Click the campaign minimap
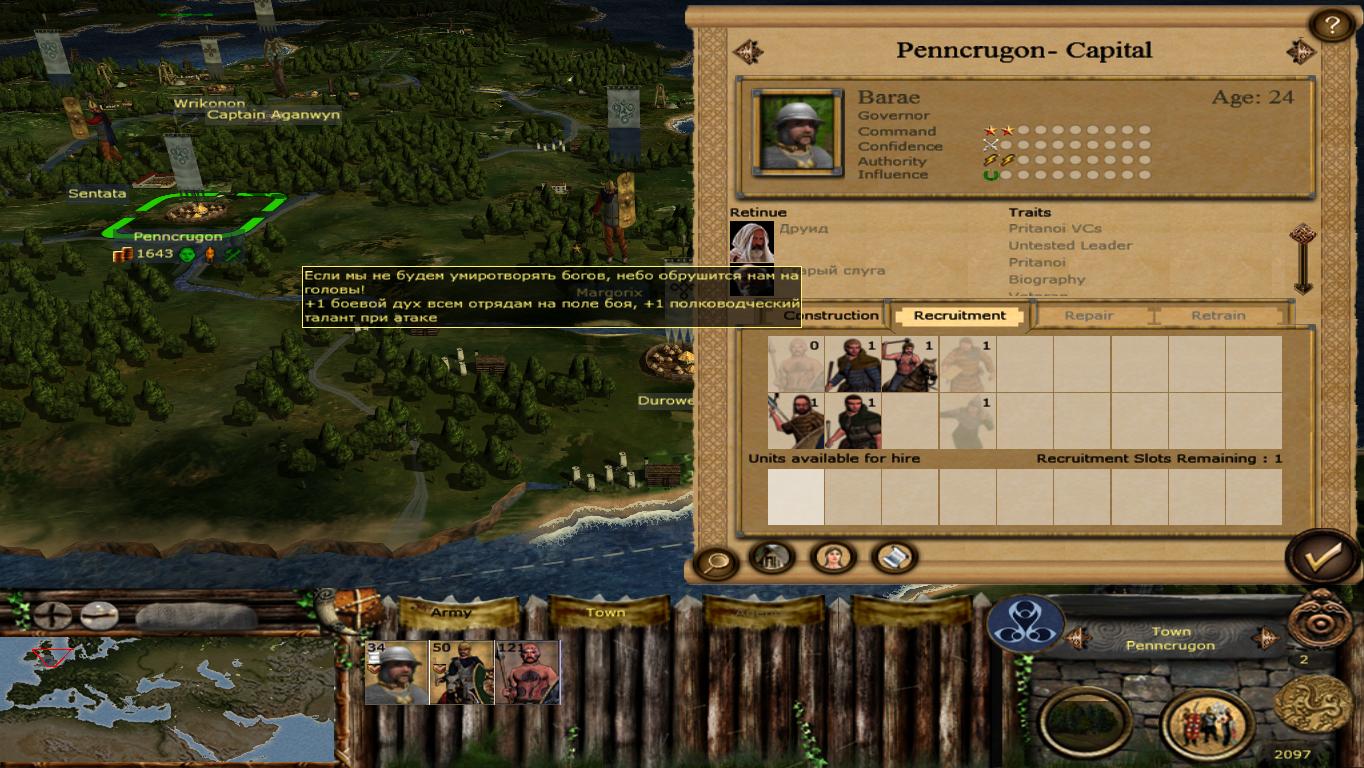Screen dimensions: 1364x768 [167, 698]
